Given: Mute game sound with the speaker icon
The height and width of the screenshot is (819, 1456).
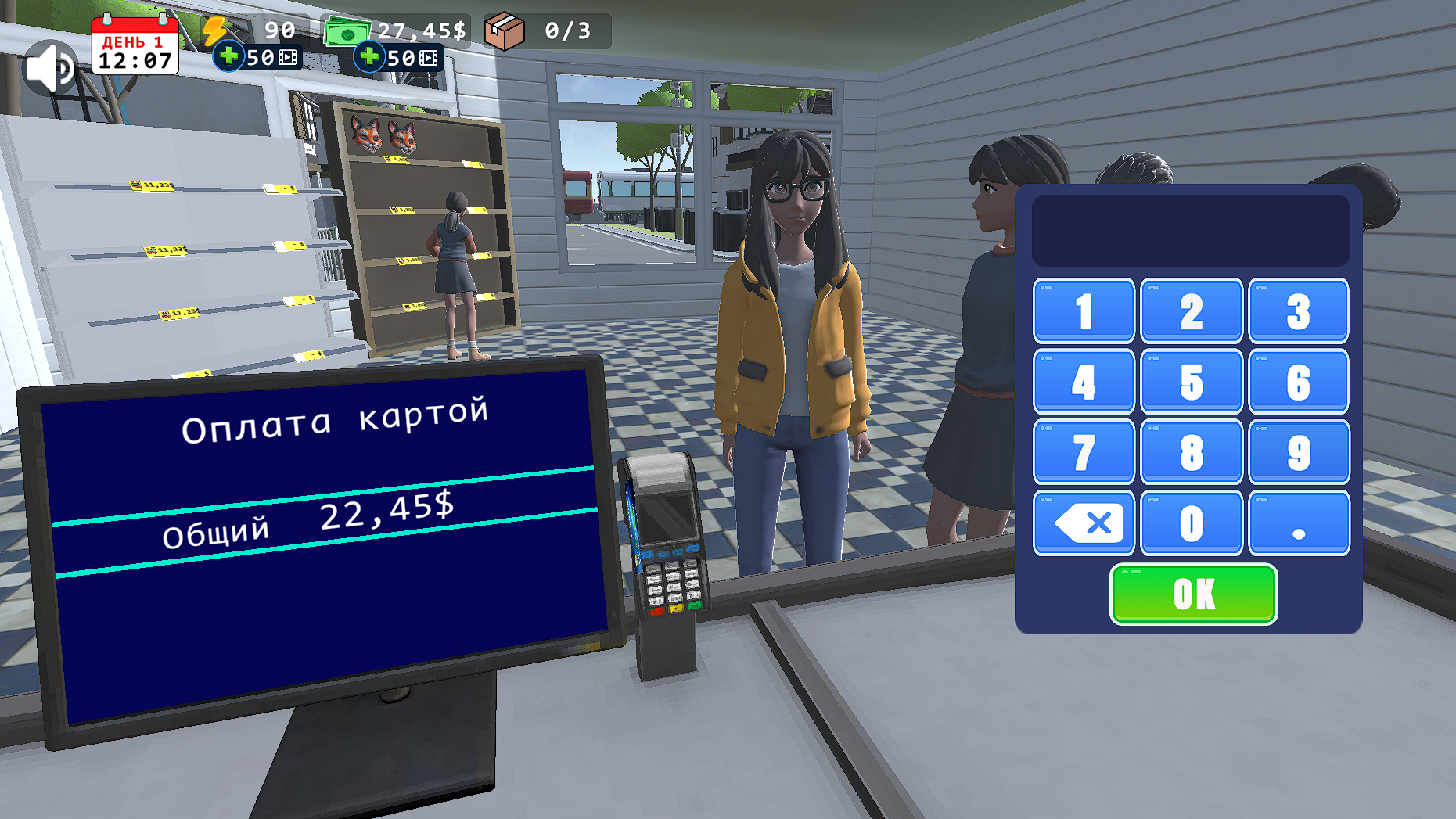Looking at the screenshot, I should click(x=50, y=66).
